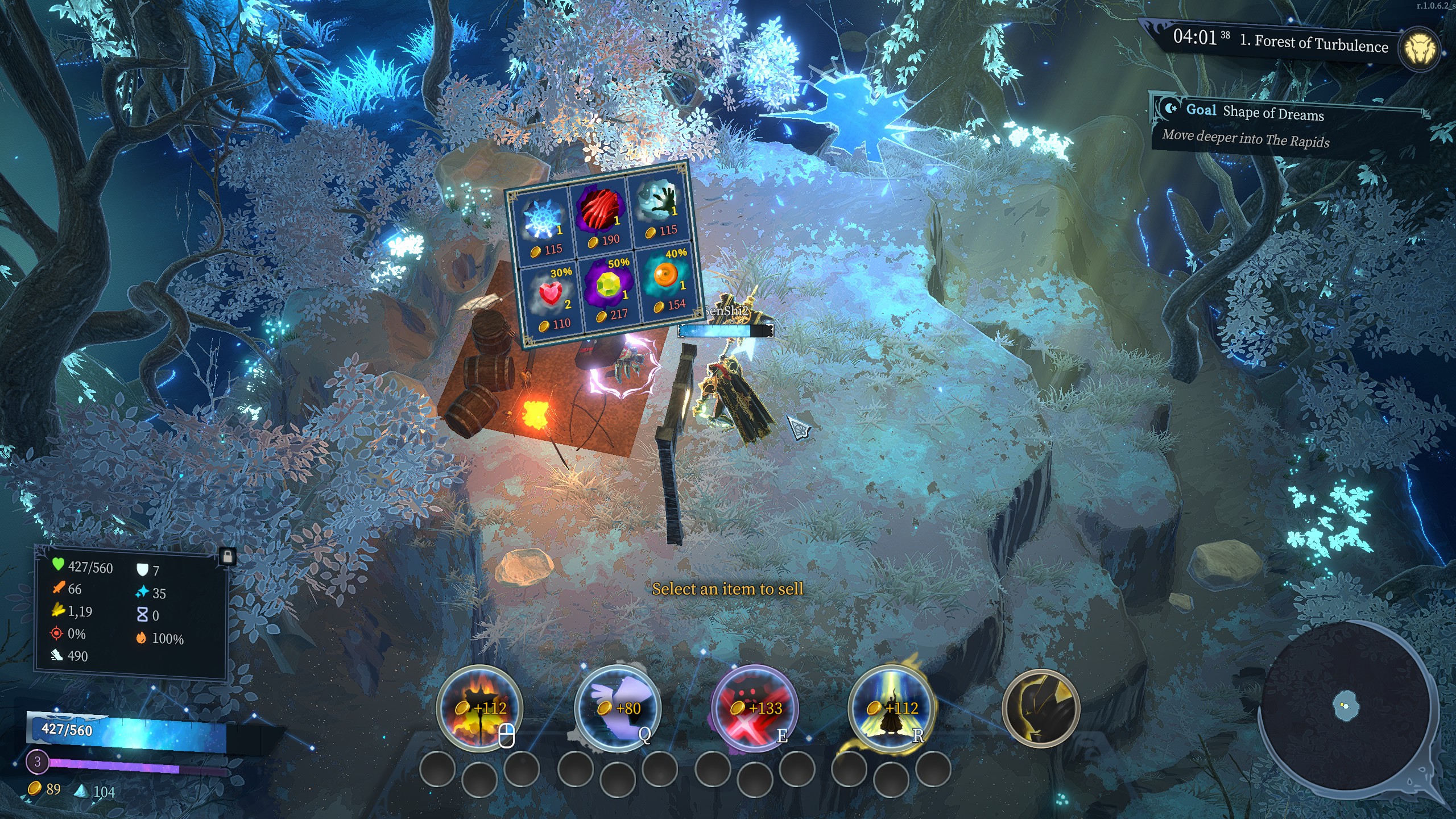
Task: Buy the snowflake item for 115 gold
Action: pyautogui.click(x=541, y=222)
